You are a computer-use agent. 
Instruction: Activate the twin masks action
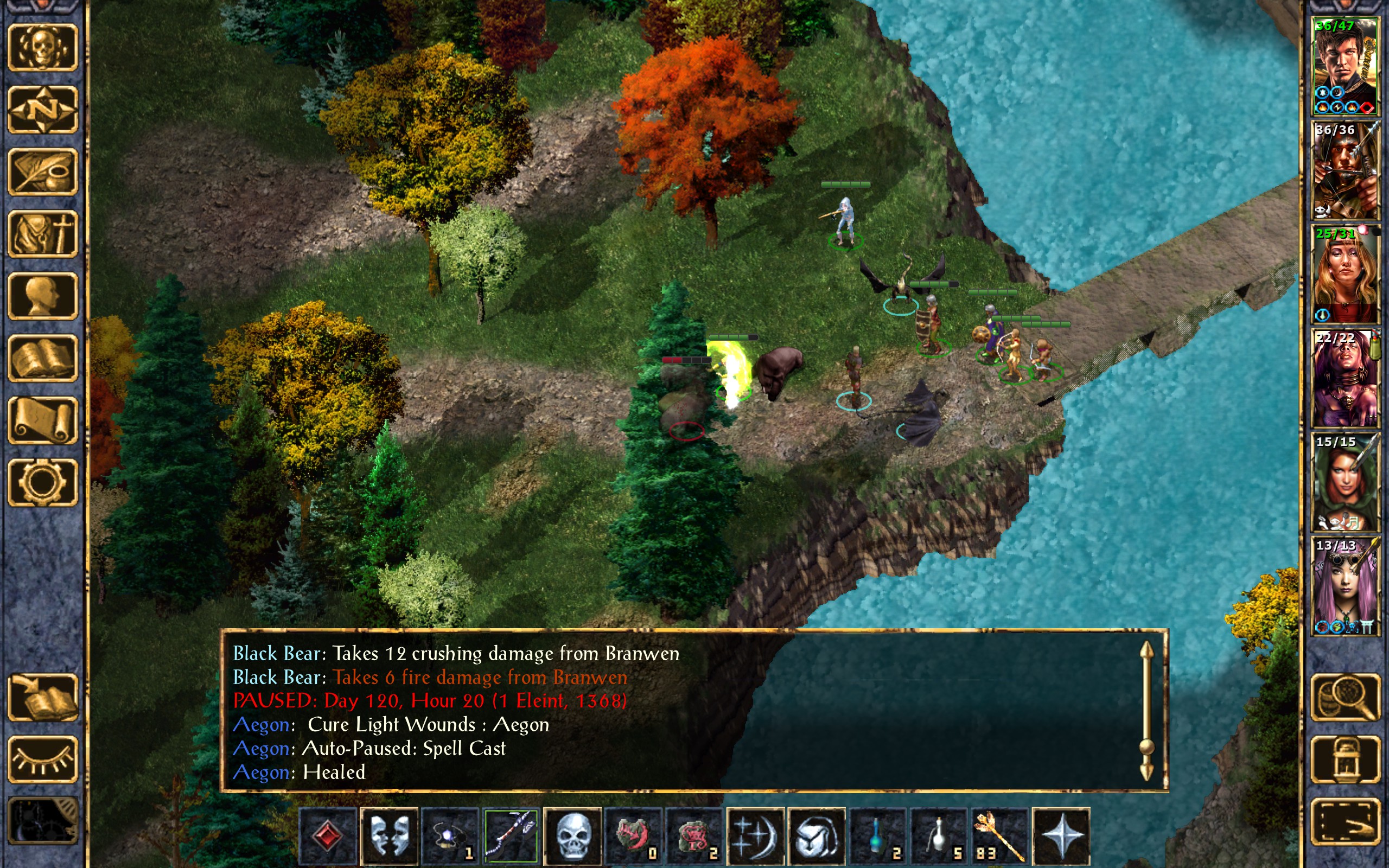389,836
